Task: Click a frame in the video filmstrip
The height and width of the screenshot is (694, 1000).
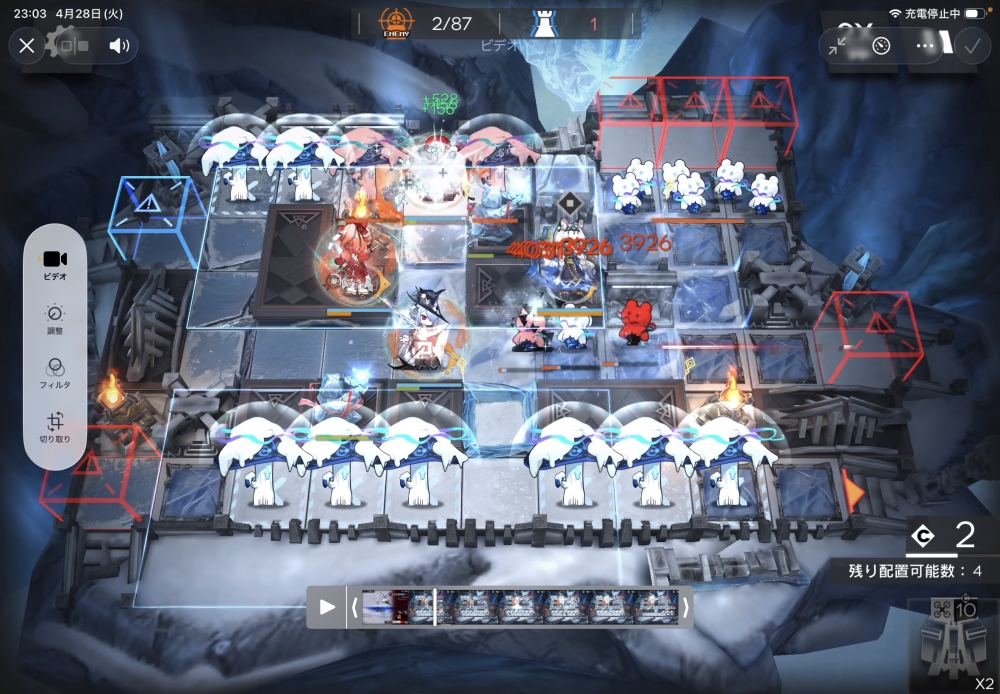Action: tap(520, 606)
